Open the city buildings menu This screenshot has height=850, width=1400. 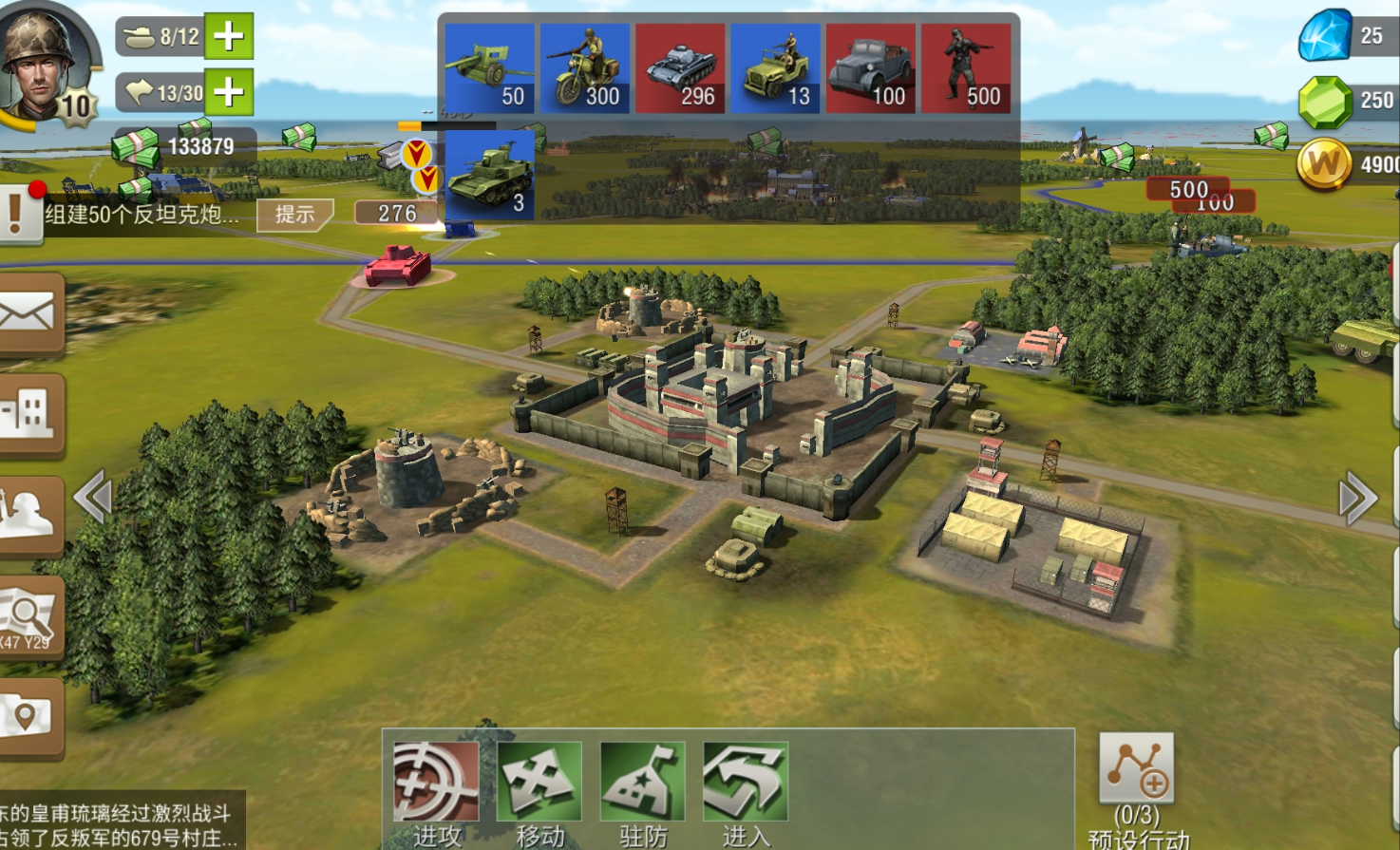[28, 414]
